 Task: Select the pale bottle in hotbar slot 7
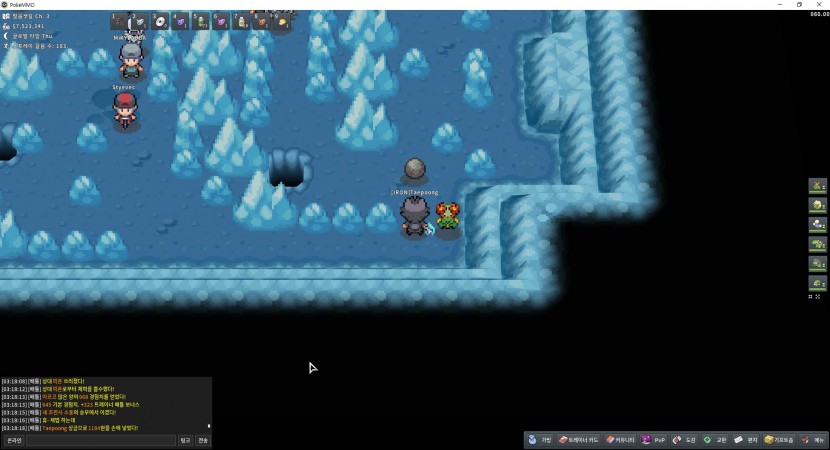tap(242, 21)
